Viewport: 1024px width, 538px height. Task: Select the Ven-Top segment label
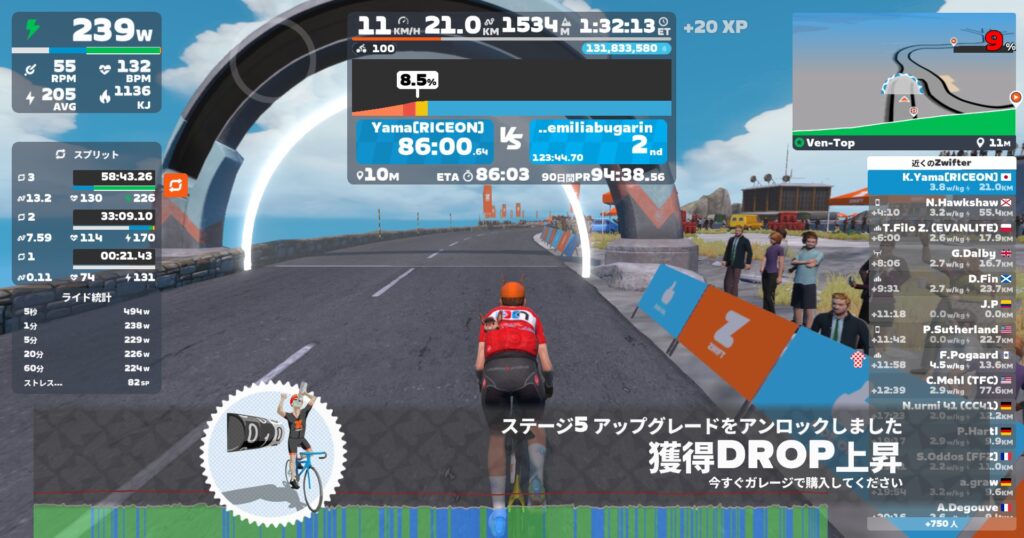pos(830,143)
